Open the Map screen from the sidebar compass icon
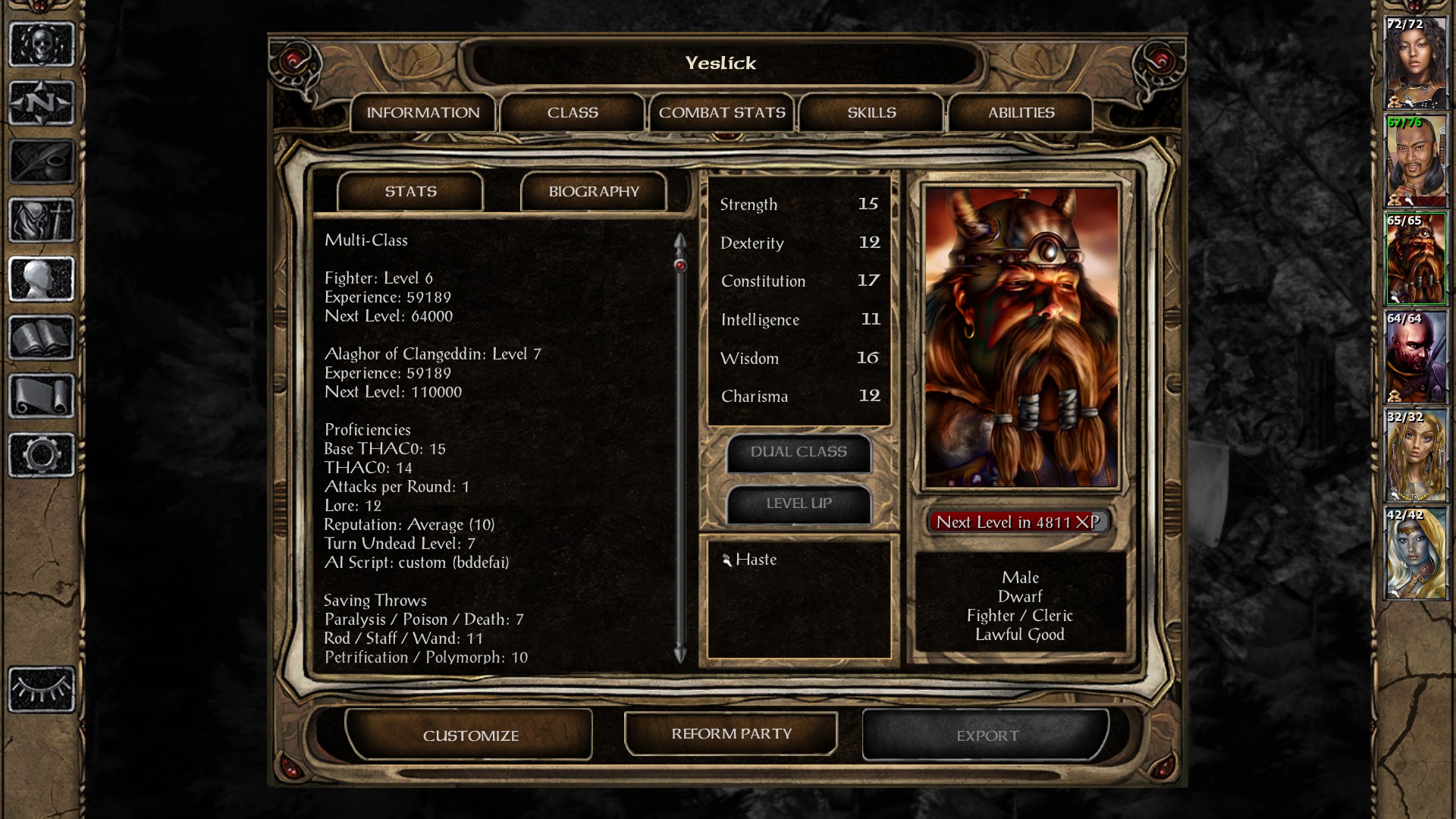Screen dimensions: 1456x819 coord(42,102)
